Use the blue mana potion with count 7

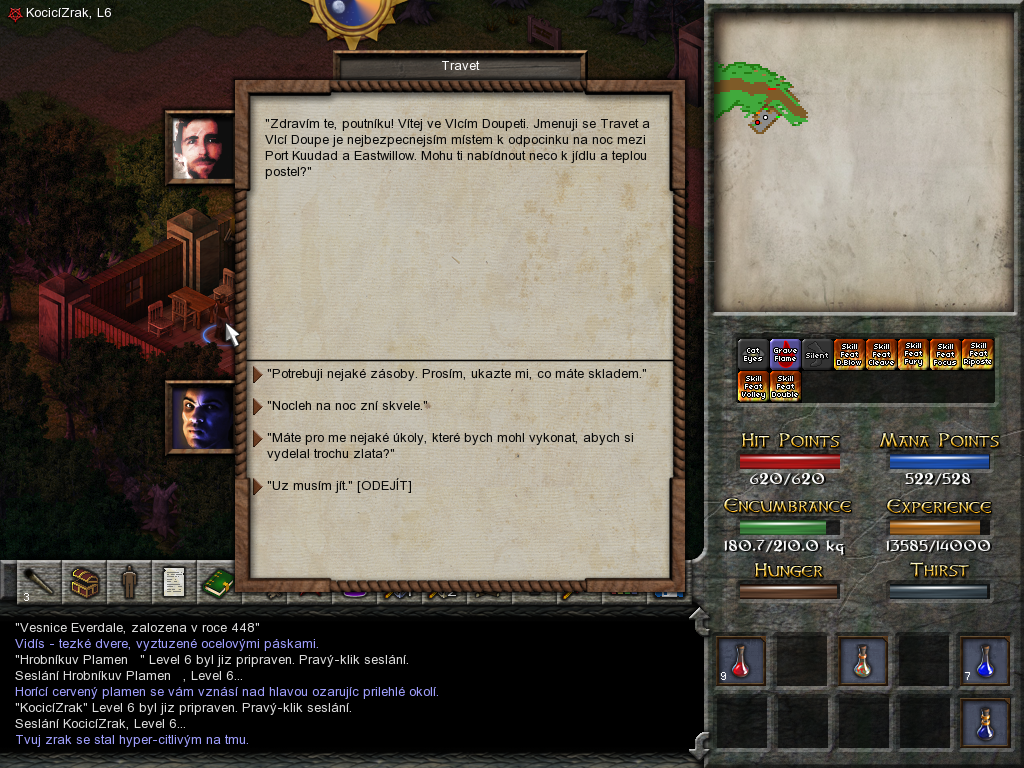(x=984, y=661)
